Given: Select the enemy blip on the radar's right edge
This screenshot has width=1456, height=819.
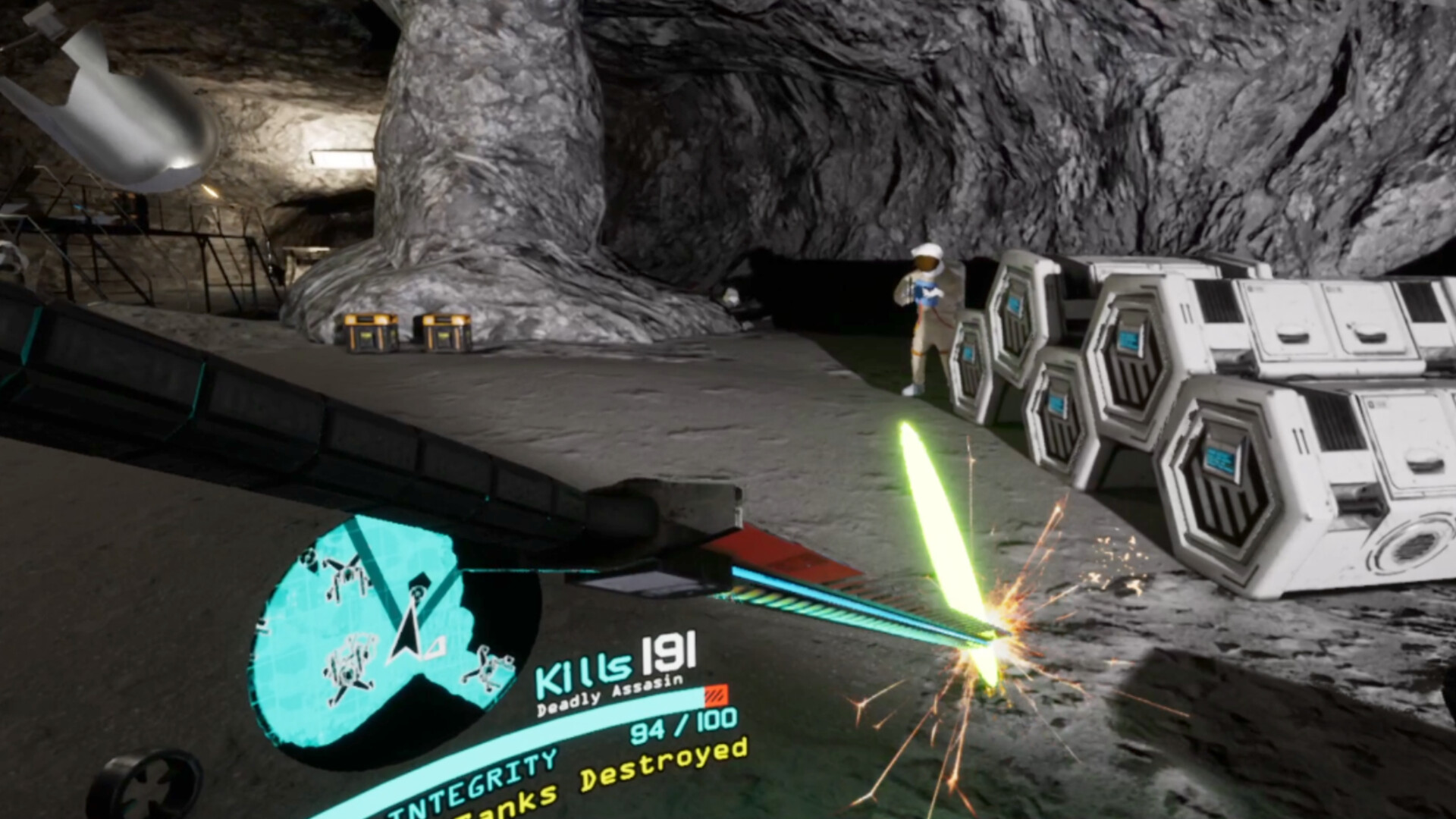Looking at the screenshot, I should tap(488, 669).
